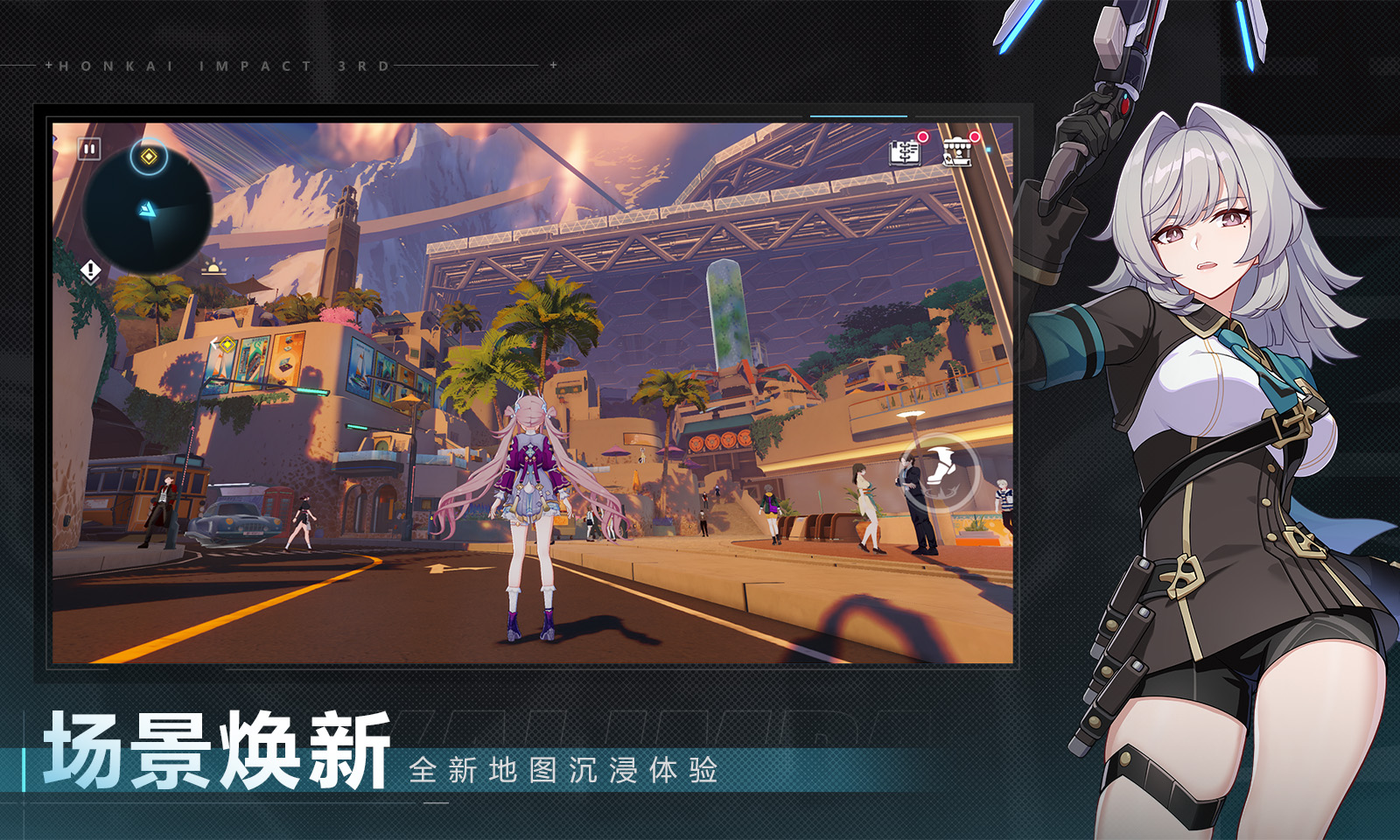Tap the exclamation diamond alert icon

pos(90,270)
